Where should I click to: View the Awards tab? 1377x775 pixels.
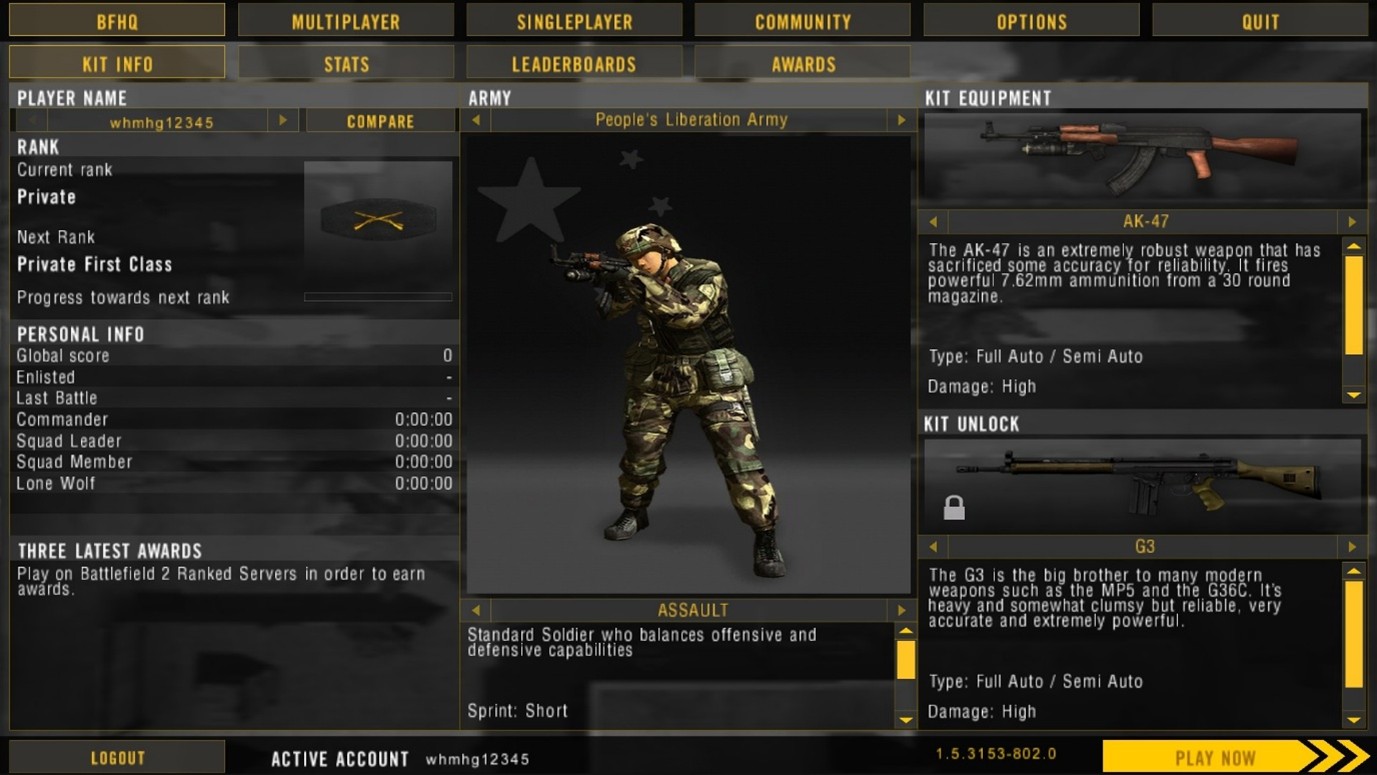point(802,64)
